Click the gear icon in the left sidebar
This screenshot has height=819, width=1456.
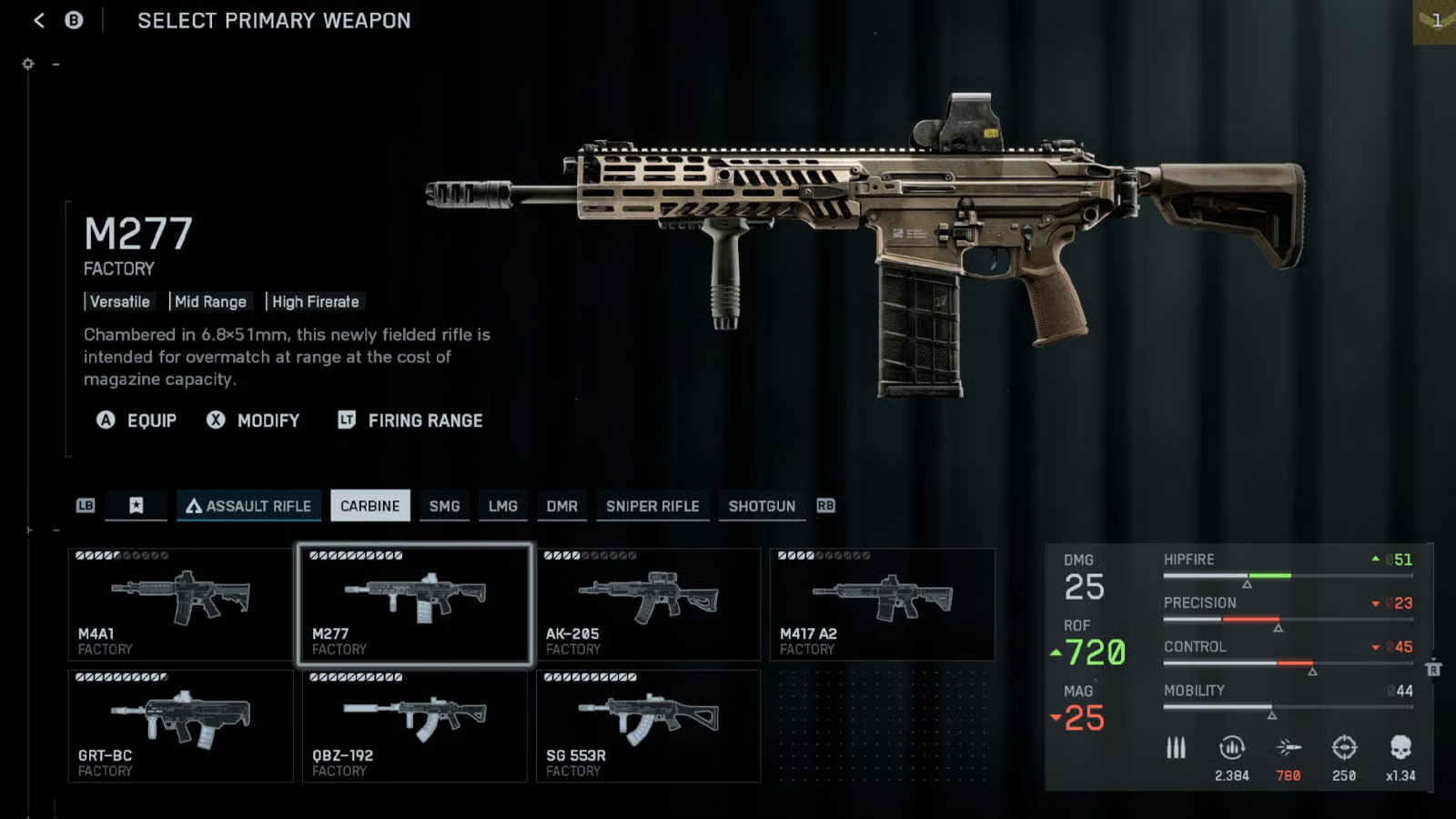pos(28,64)
